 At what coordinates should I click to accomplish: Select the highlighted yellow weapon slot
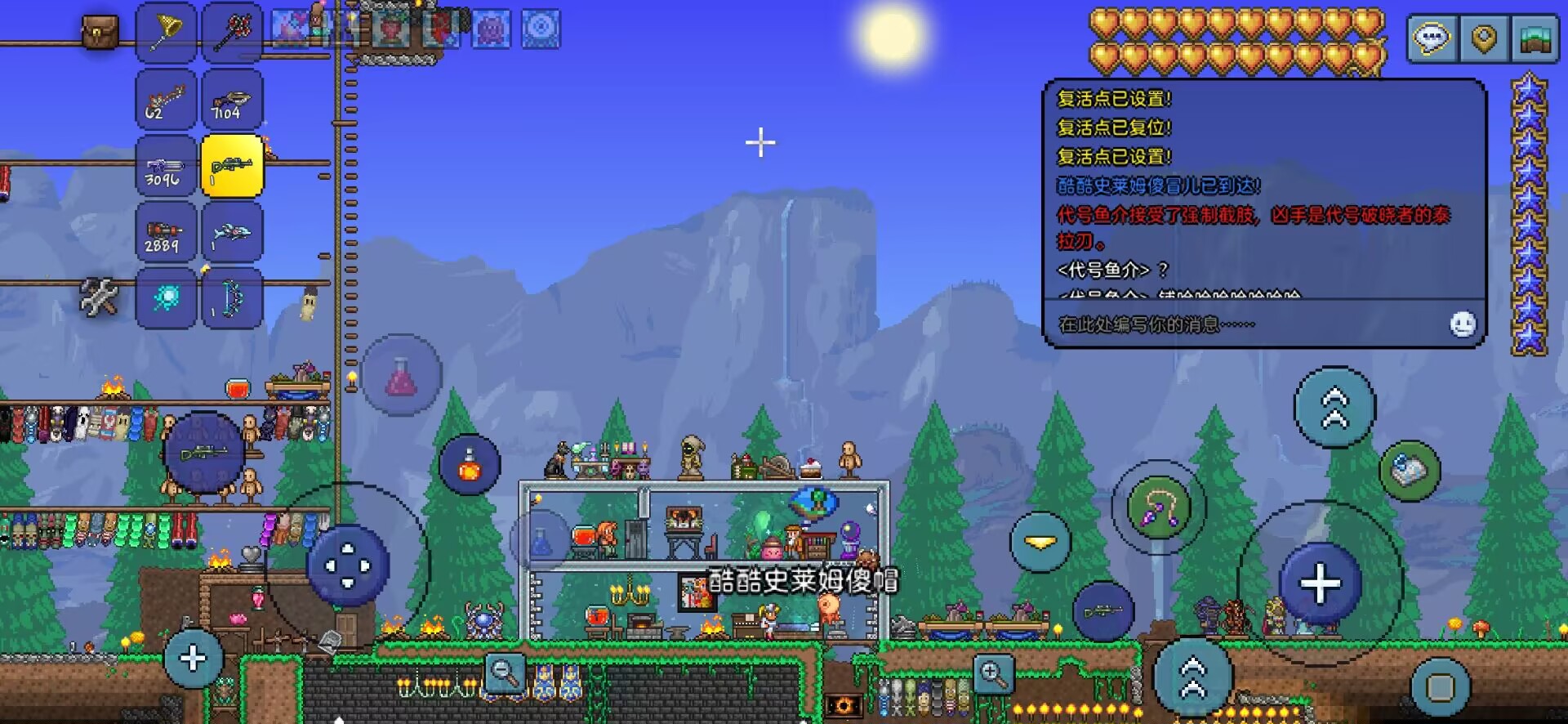click(232, 167)
